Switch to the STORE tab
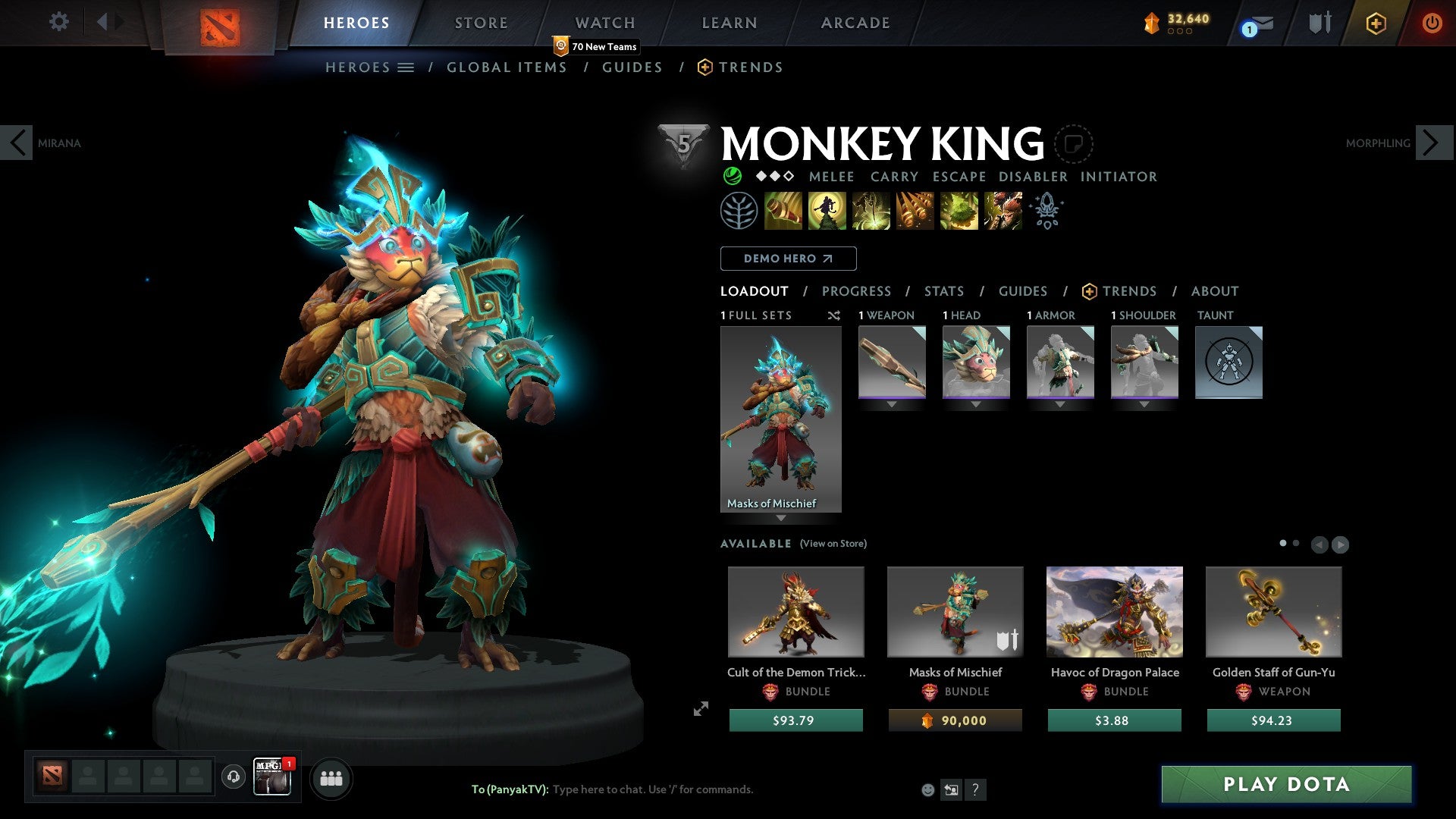 pyautogui.click(x=481, y=22)
